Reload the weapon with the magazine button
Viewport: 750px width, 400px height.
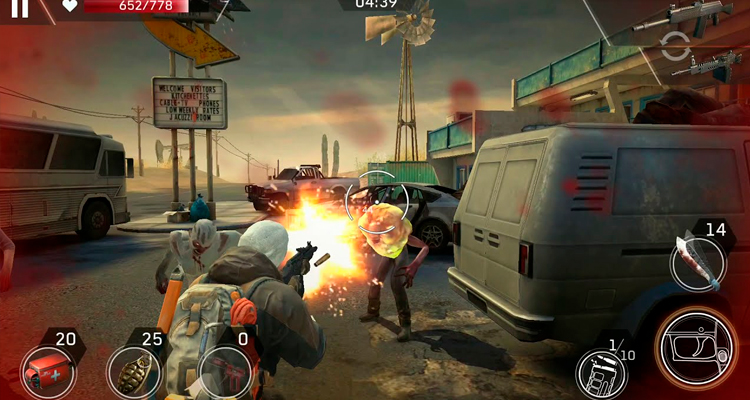pos(600,372)
